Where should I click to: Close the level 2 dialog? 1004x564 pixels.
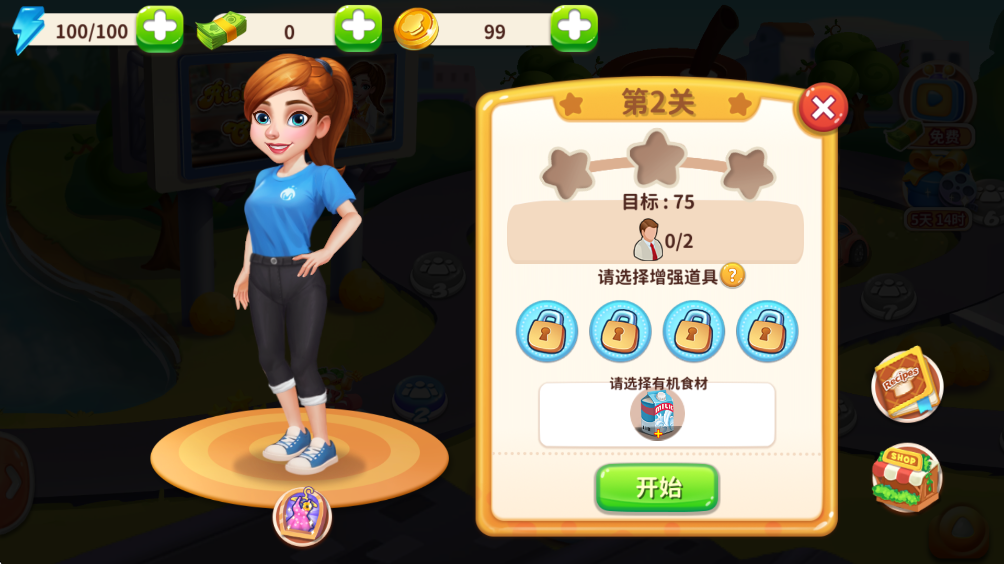tap(822, 108)
